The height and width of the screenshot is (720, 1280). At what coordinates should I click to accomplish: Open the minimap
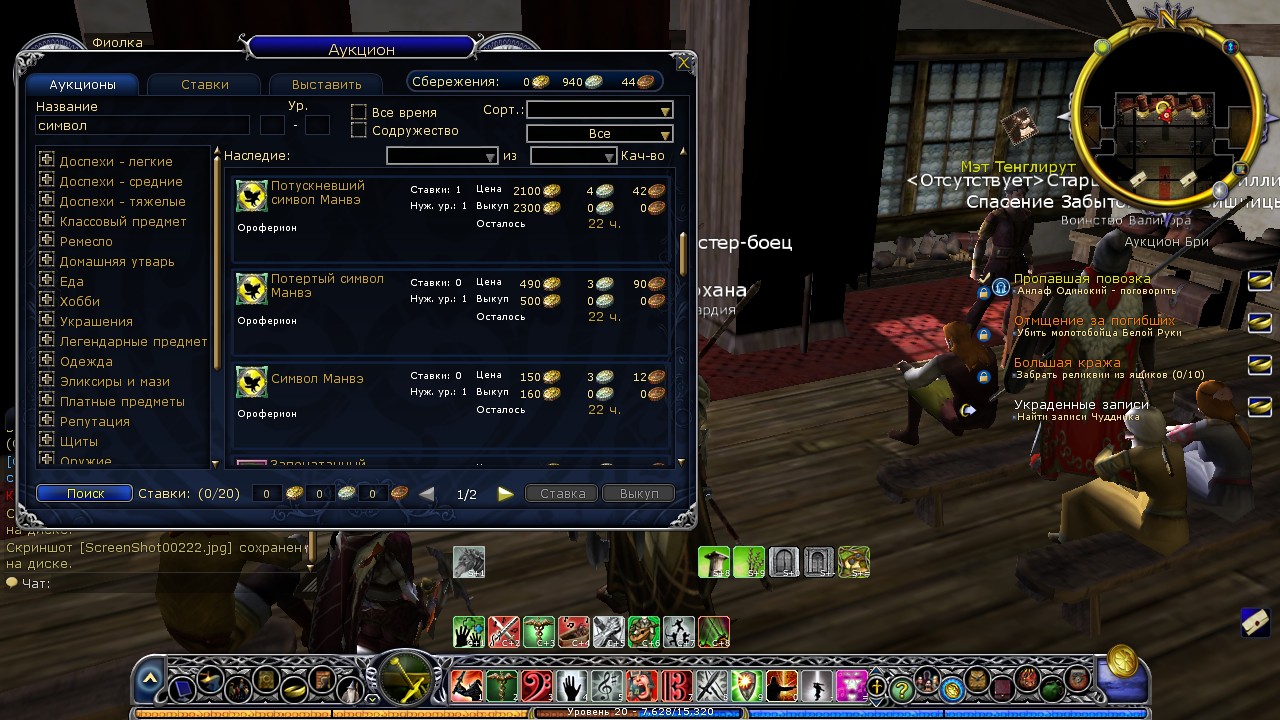click(1163, 113)
